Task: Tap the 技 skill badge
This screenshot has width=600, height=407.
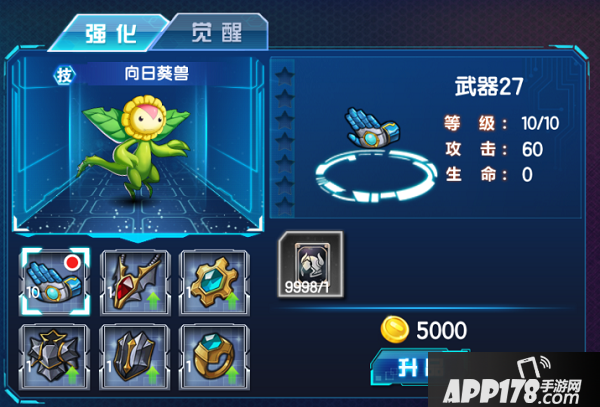Action: [x=64, y=74]
